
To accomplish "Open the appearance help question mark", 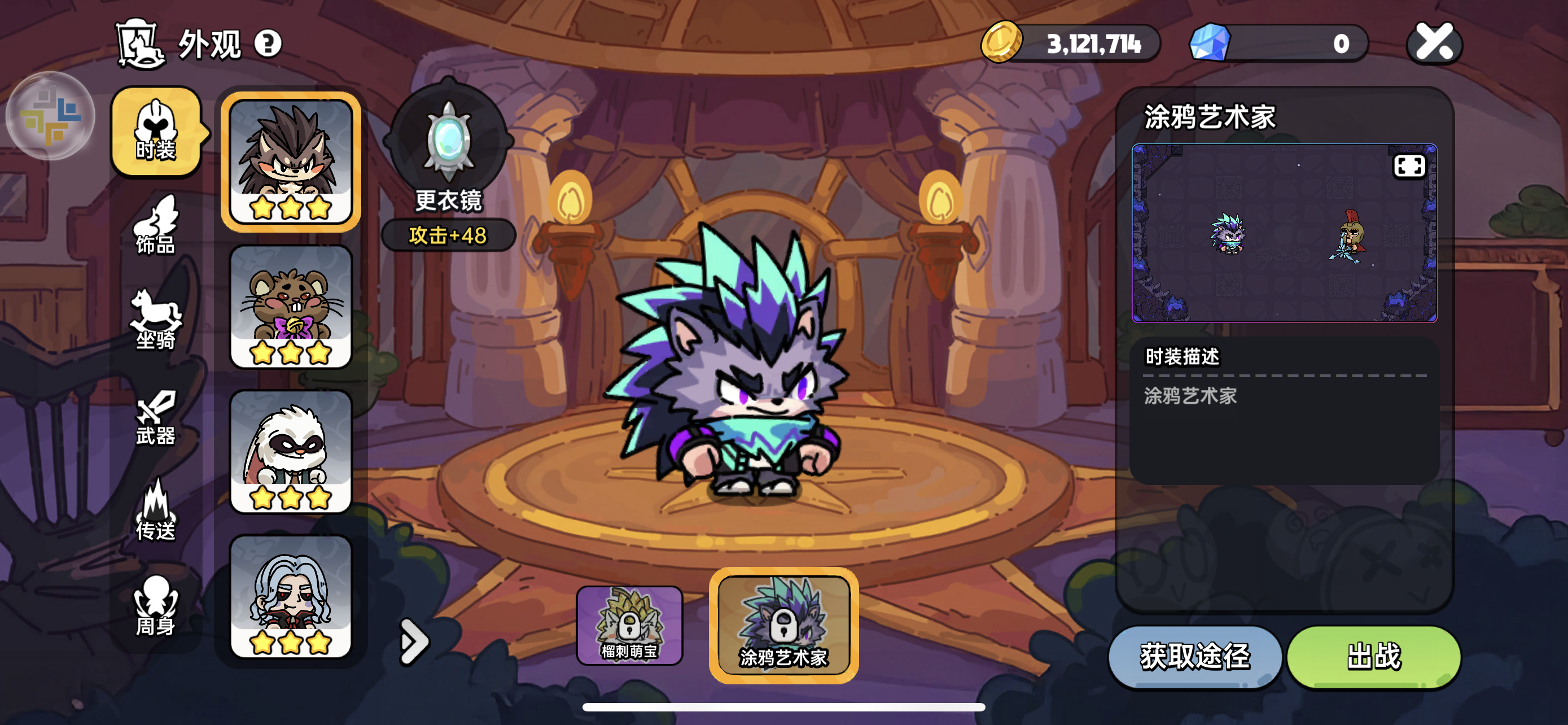I will point(268,43).
